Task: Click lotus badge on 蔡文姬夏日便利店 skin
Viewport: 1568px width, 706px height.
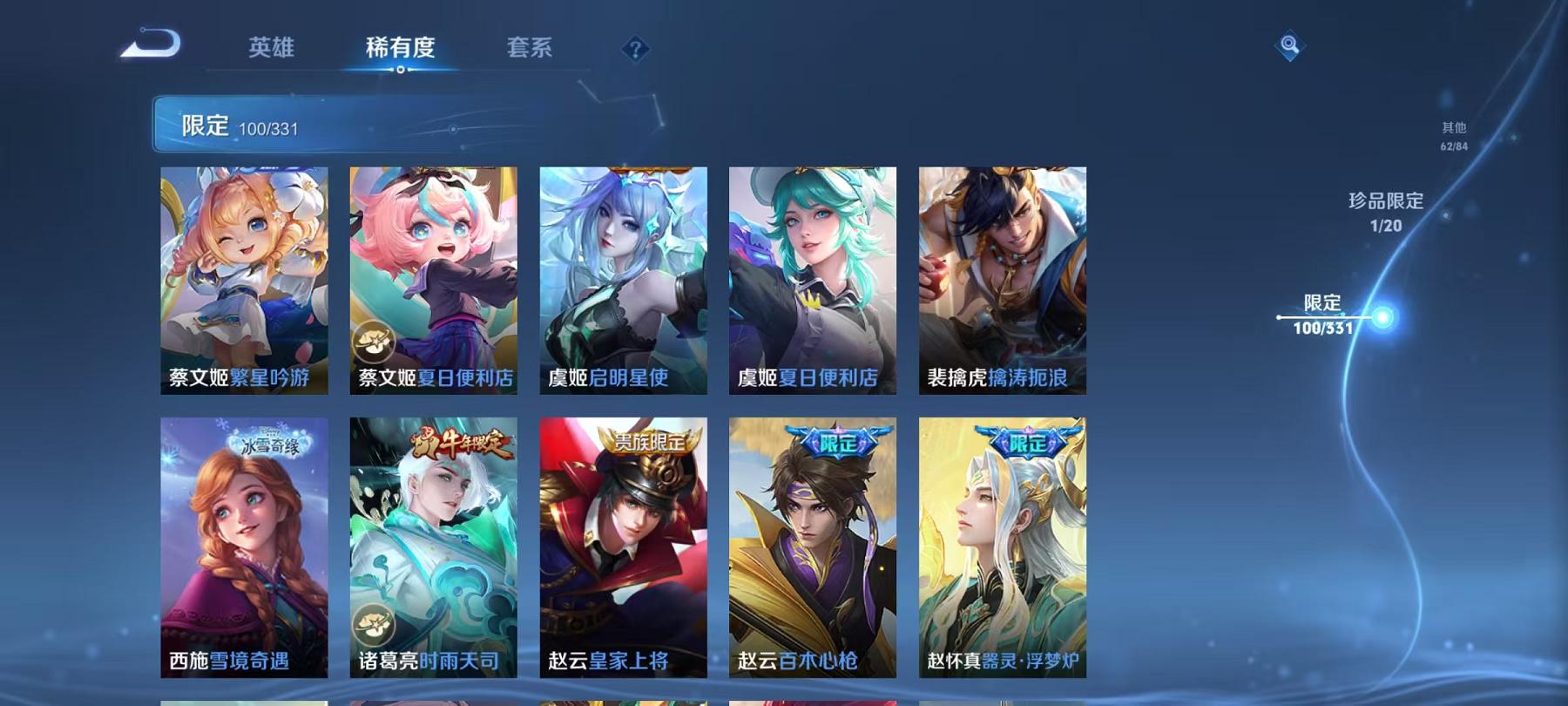Action: point(375,342)
